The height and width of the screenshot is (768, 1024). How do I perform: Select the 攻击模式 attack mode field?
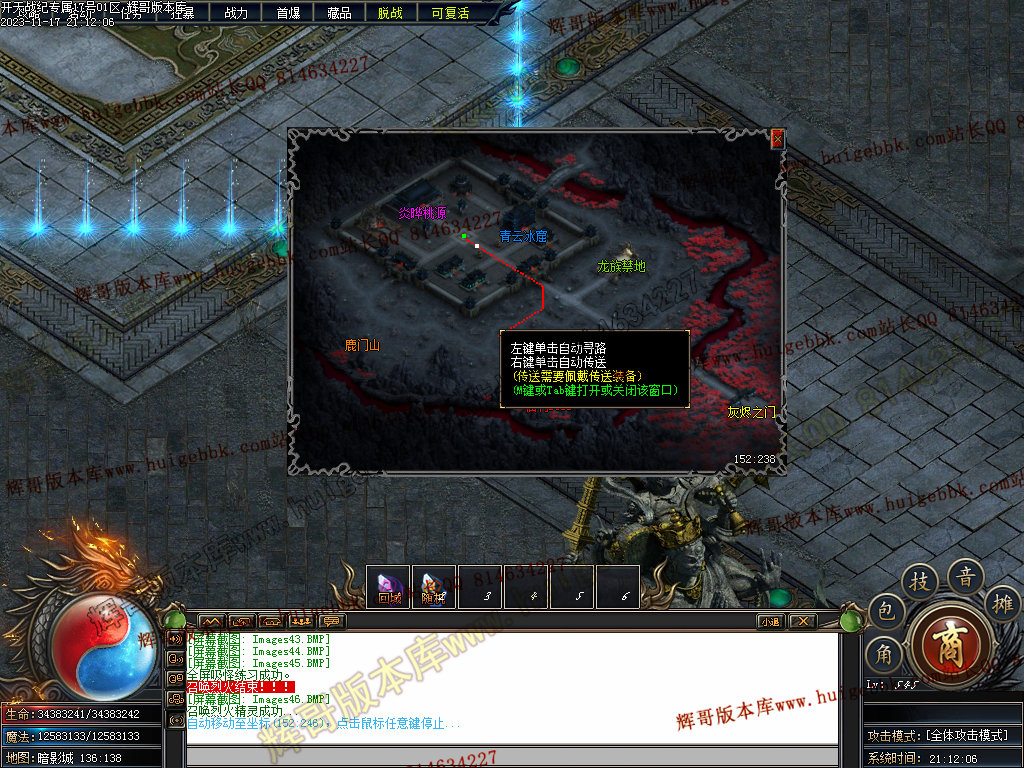click(x=940, y=735)
